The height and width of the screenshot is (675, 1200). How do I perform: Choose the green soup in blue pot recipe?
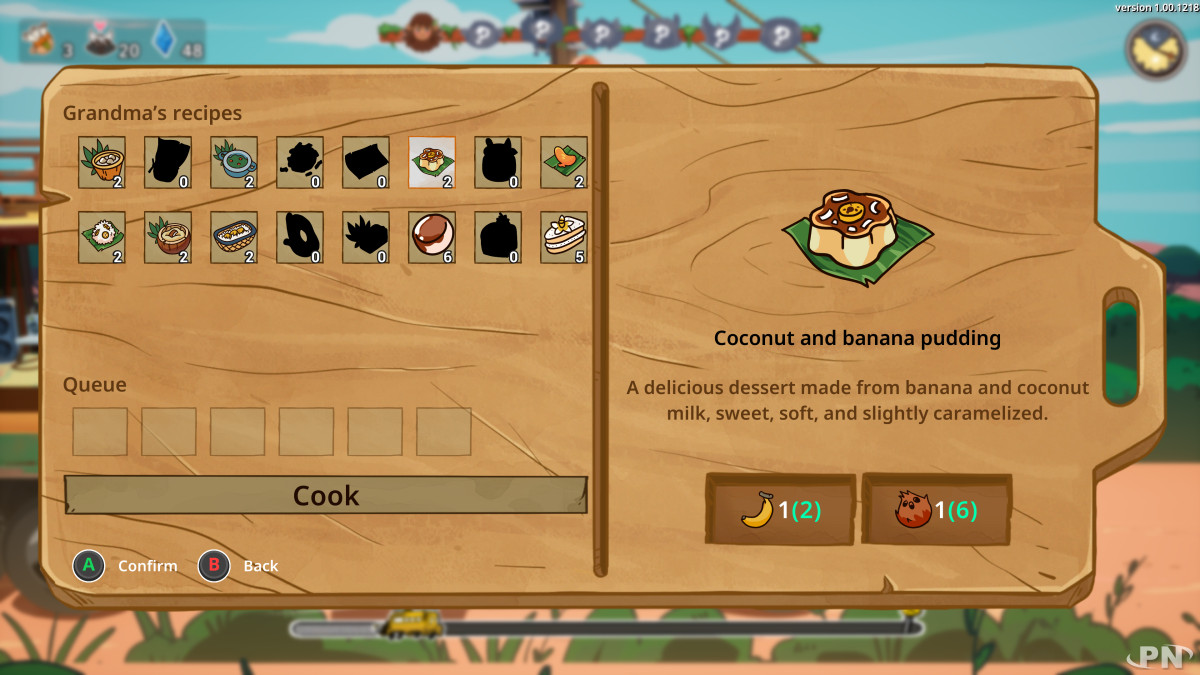coord(234,162)
